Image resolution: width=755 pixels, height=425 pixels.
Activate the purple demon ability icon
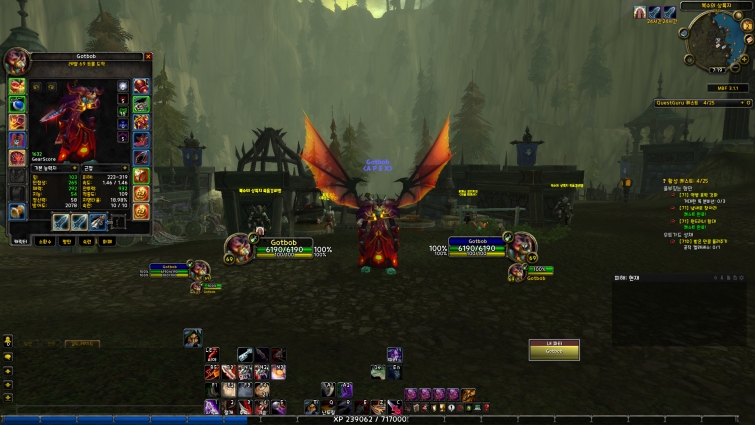394,355
